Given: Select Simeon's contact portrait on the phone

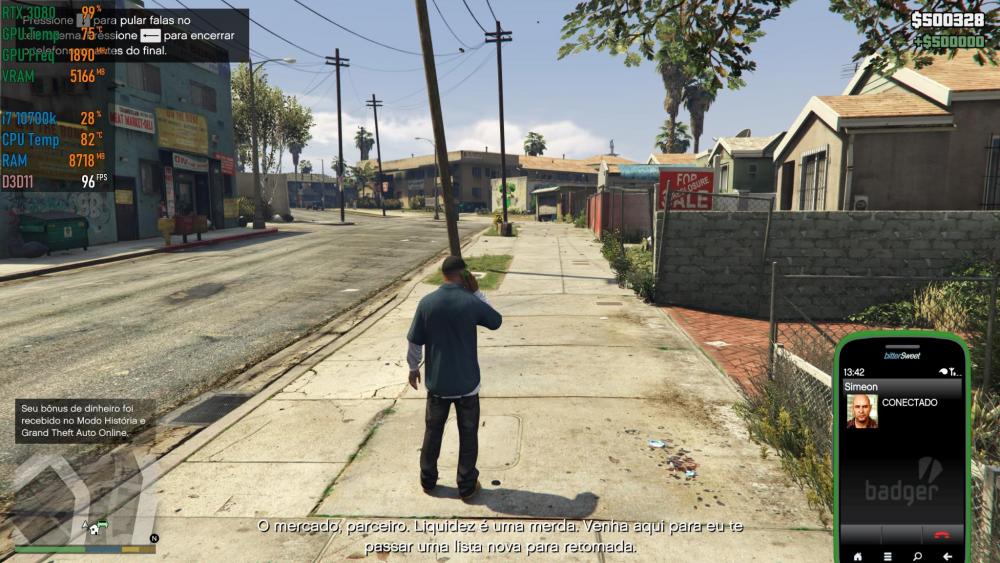Looking at the screenshot, I should (x=861, y=411).
